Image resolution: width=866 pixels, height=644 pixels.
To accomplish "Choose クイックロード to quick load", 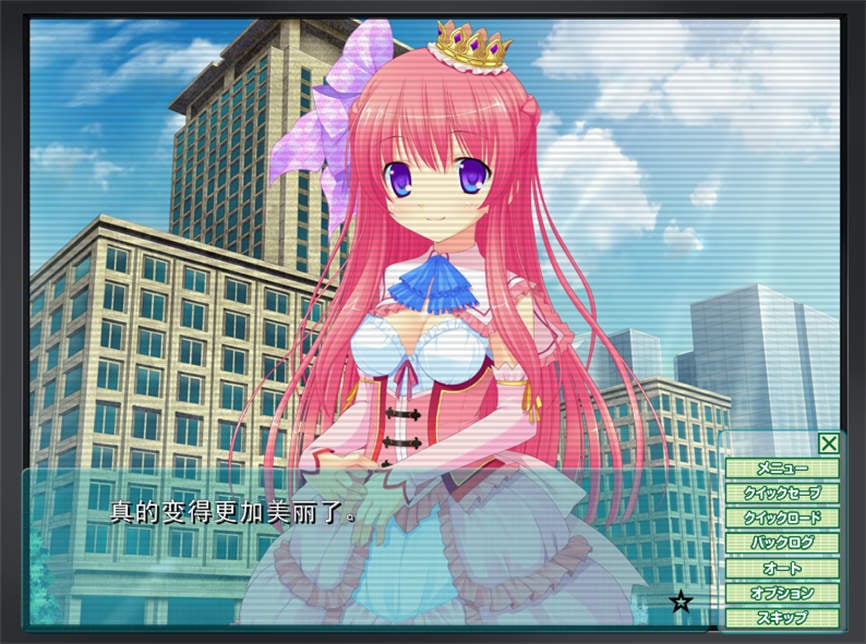I will tap(782, 518).
